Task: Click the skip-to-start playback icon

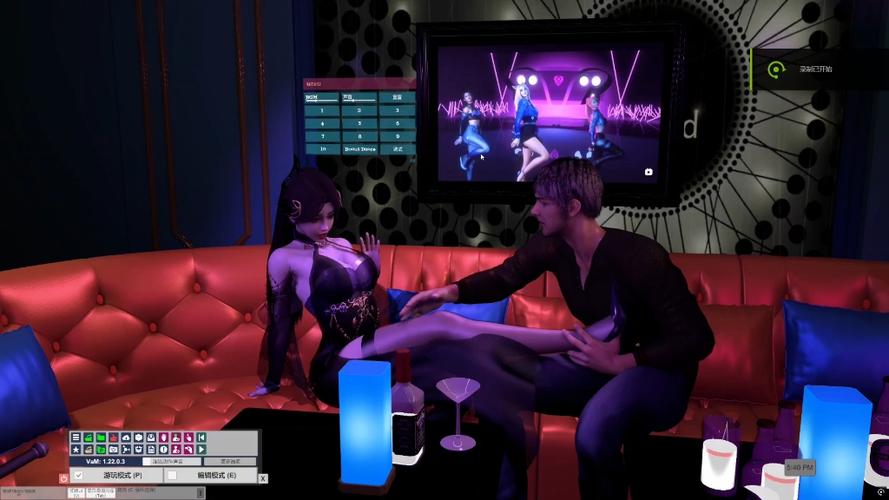Action: [x=201, y=437]
